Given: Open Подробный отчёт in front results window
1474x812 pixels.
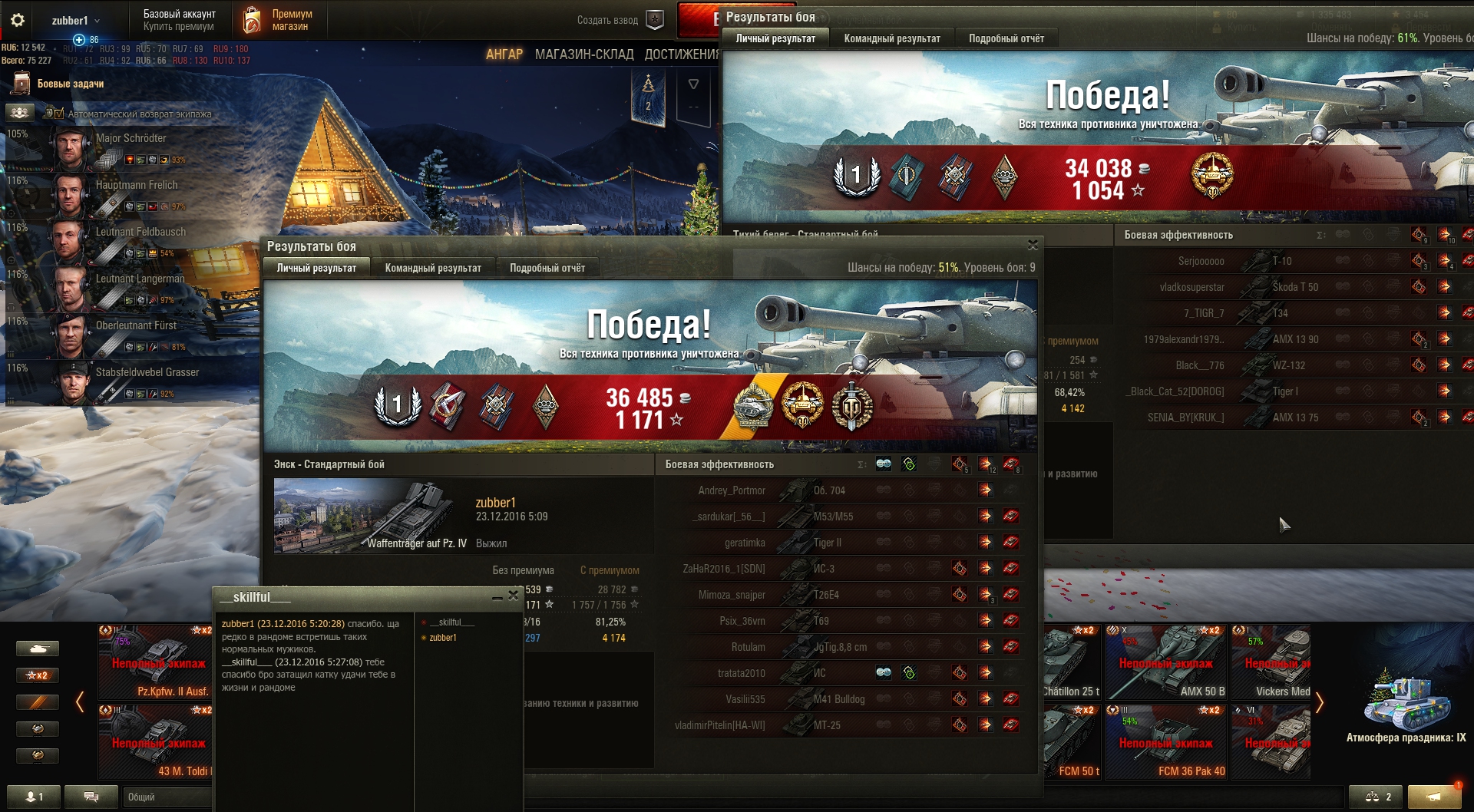Looking at the screenshot, I should (x=547, y=268).
